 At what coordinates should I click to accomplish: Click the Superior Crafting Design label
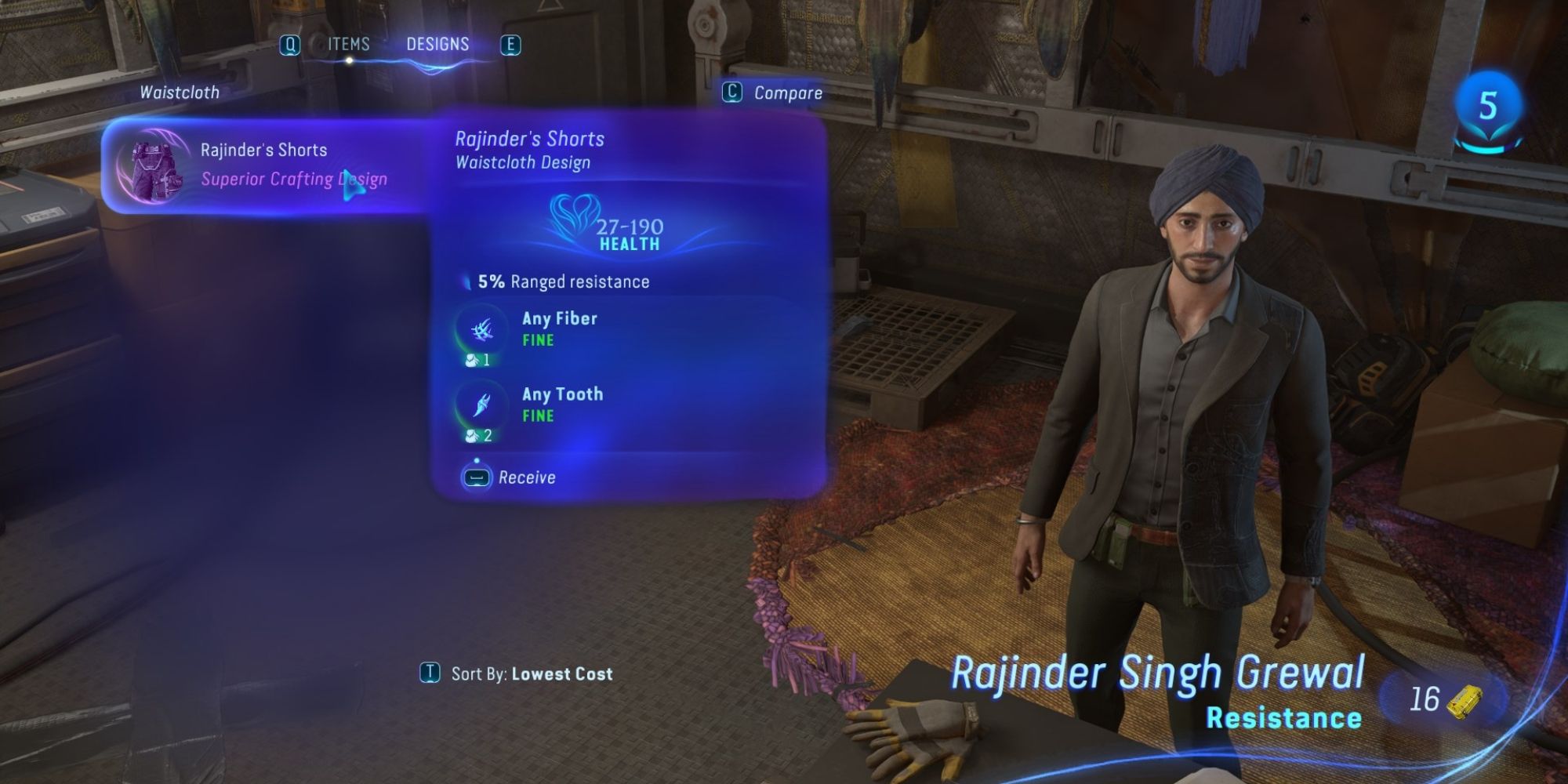292,178
